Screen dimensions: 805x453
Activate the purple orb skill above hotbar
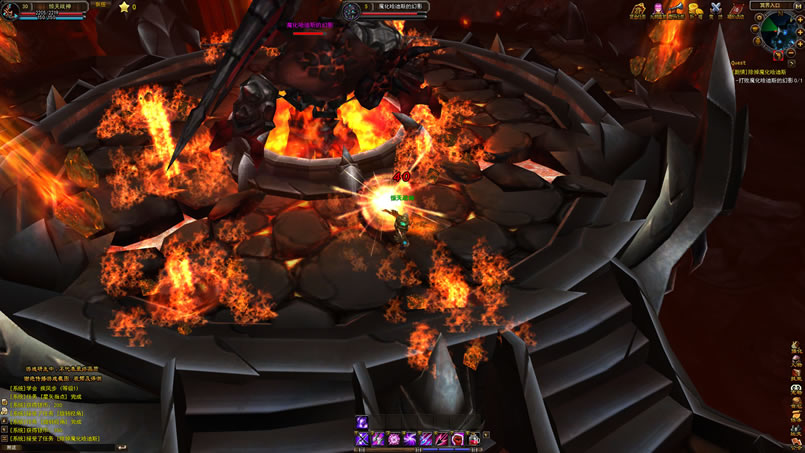[363, 422]
